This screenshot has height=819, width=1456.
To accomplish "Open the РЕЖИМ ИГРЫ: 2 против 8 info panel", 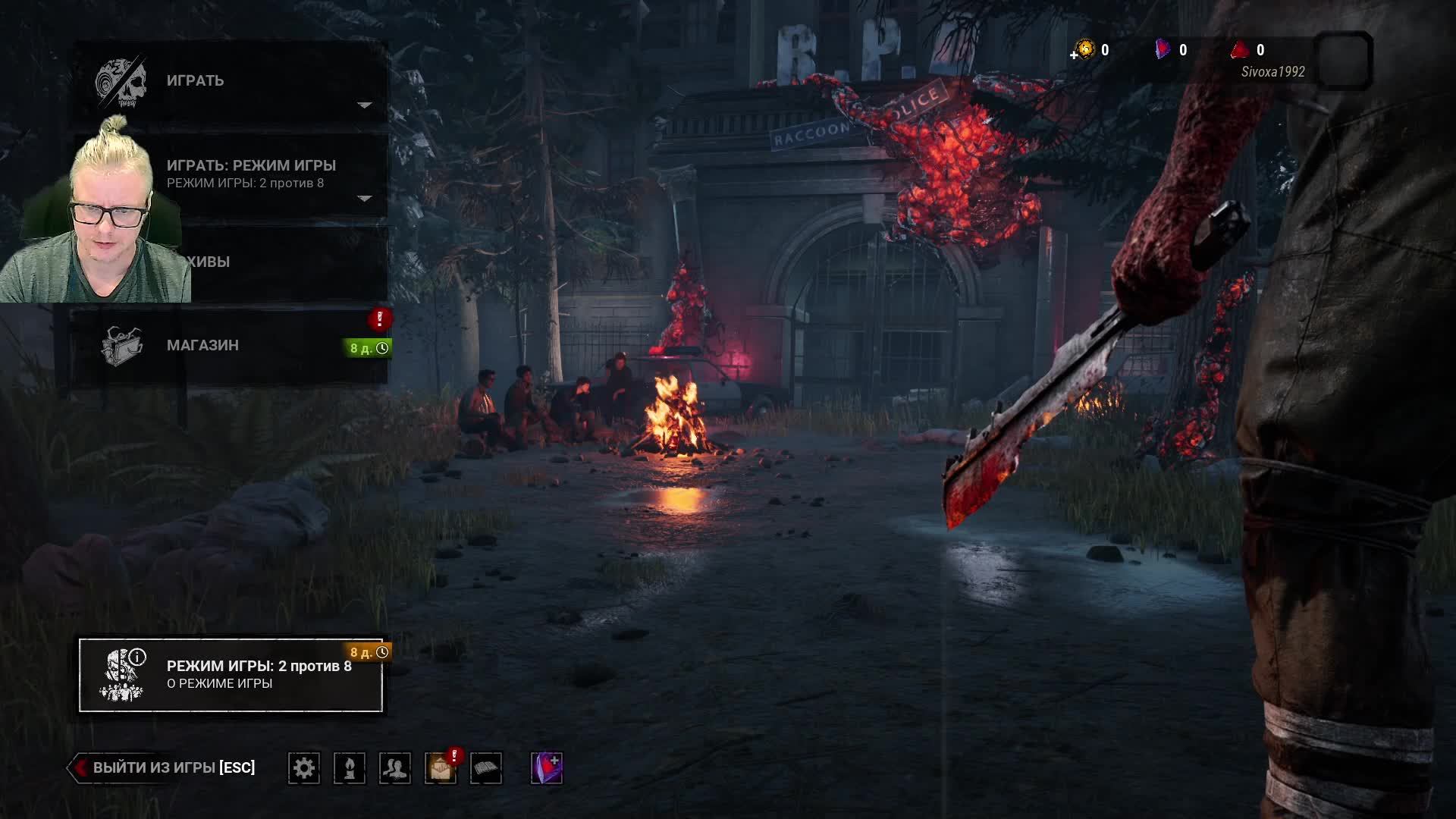I will pyautogui.click(x=231, y=675).
